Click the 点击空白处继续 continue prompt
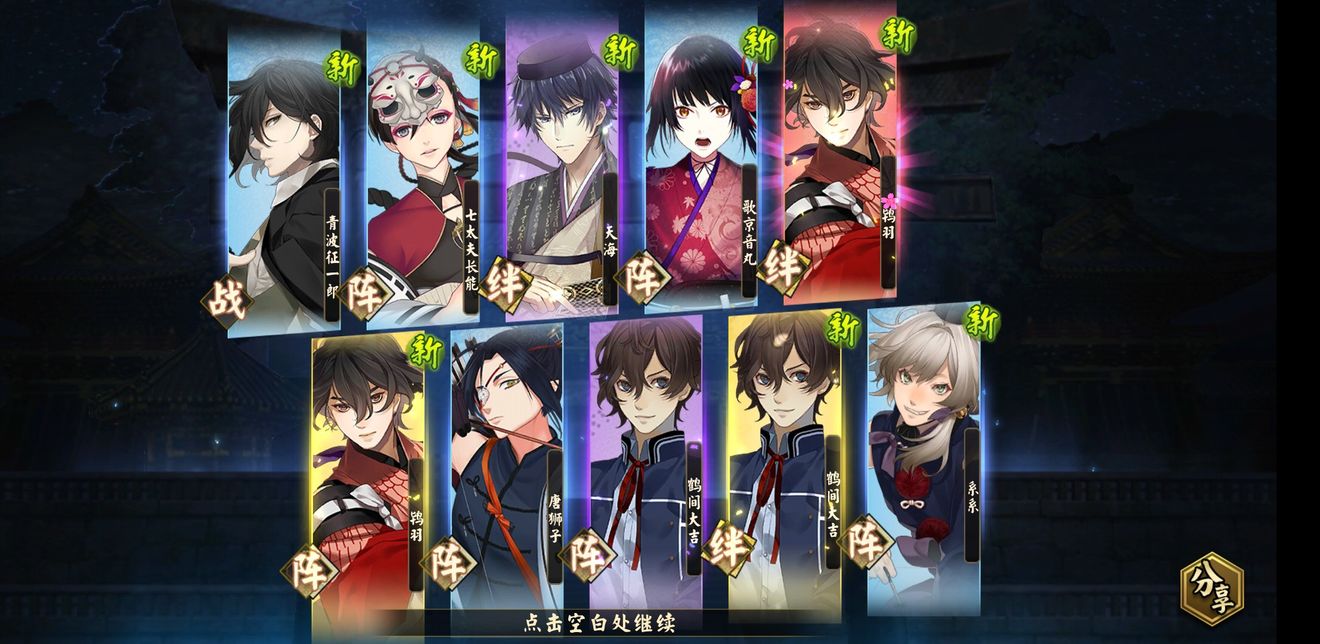The width and height of the screenshot is (1320, 644). [600, 623]
